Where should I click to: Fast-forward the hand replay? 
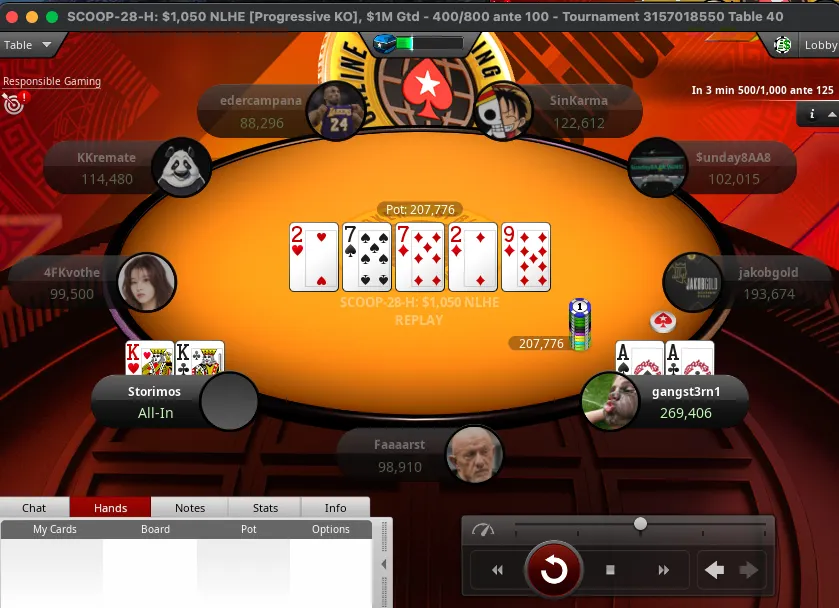[663, 570]
